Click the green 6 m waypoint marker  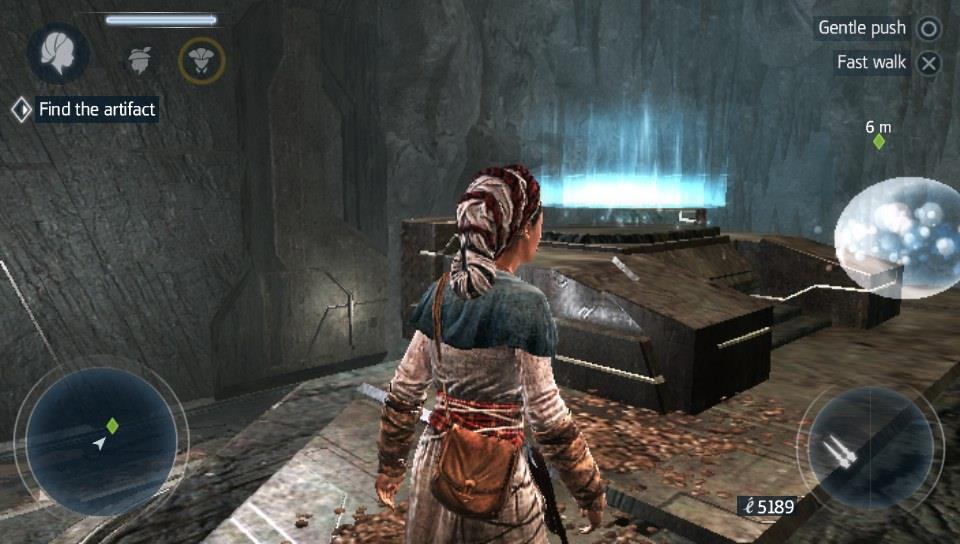point(879,142)
